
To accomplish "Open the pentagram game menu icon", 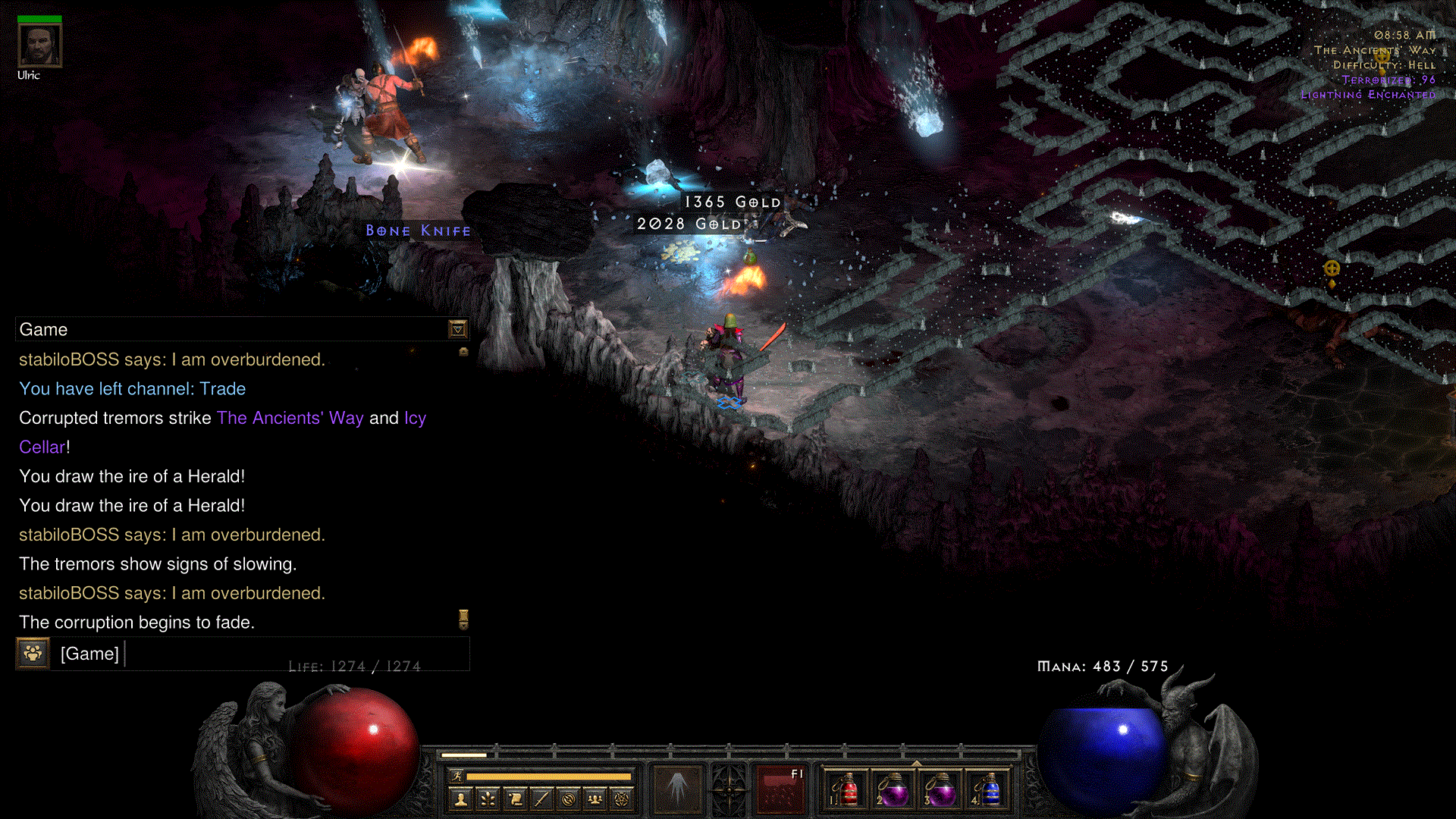I will (622, 799).
